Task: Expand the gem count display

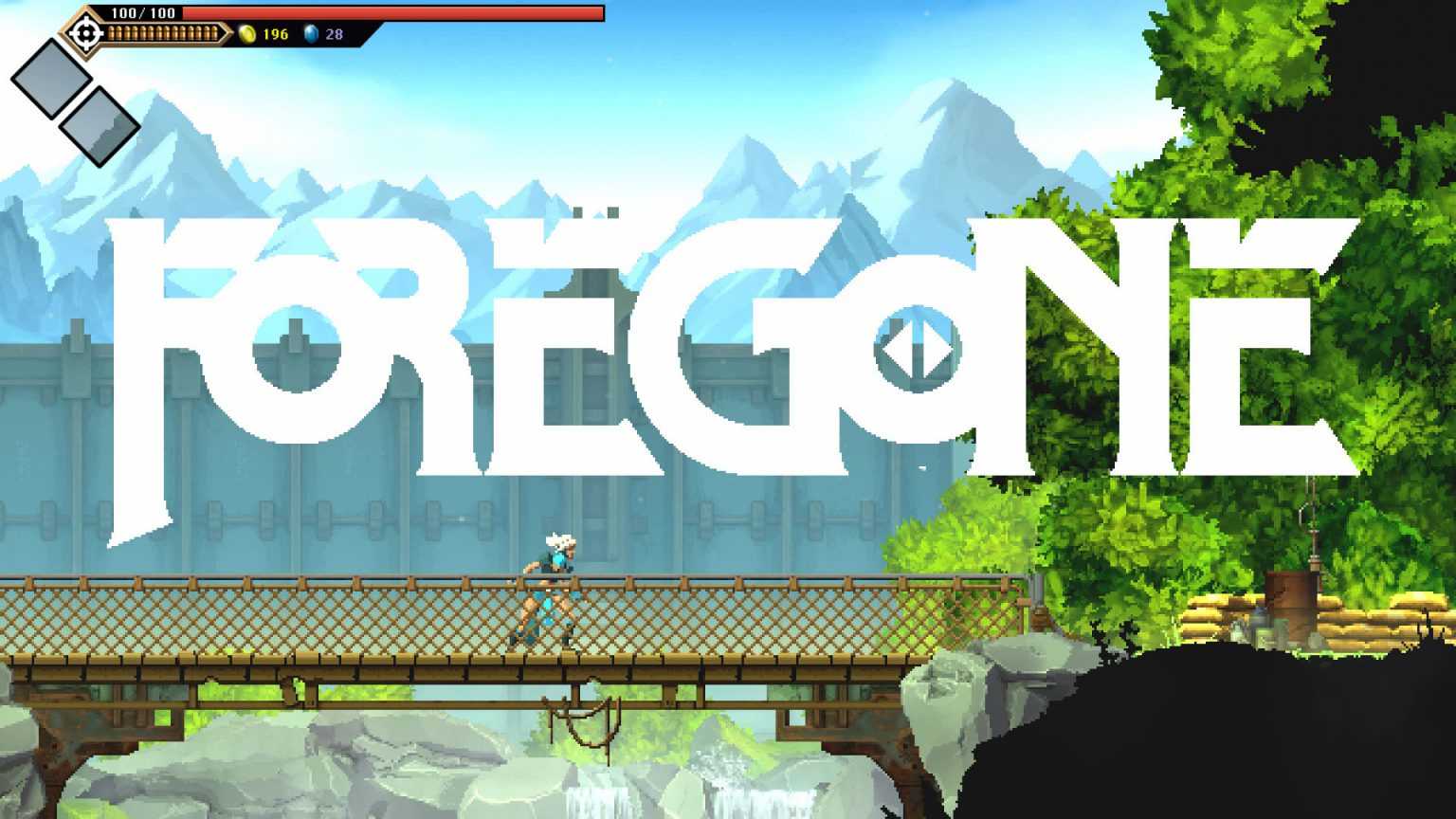Action: point(337,34)
